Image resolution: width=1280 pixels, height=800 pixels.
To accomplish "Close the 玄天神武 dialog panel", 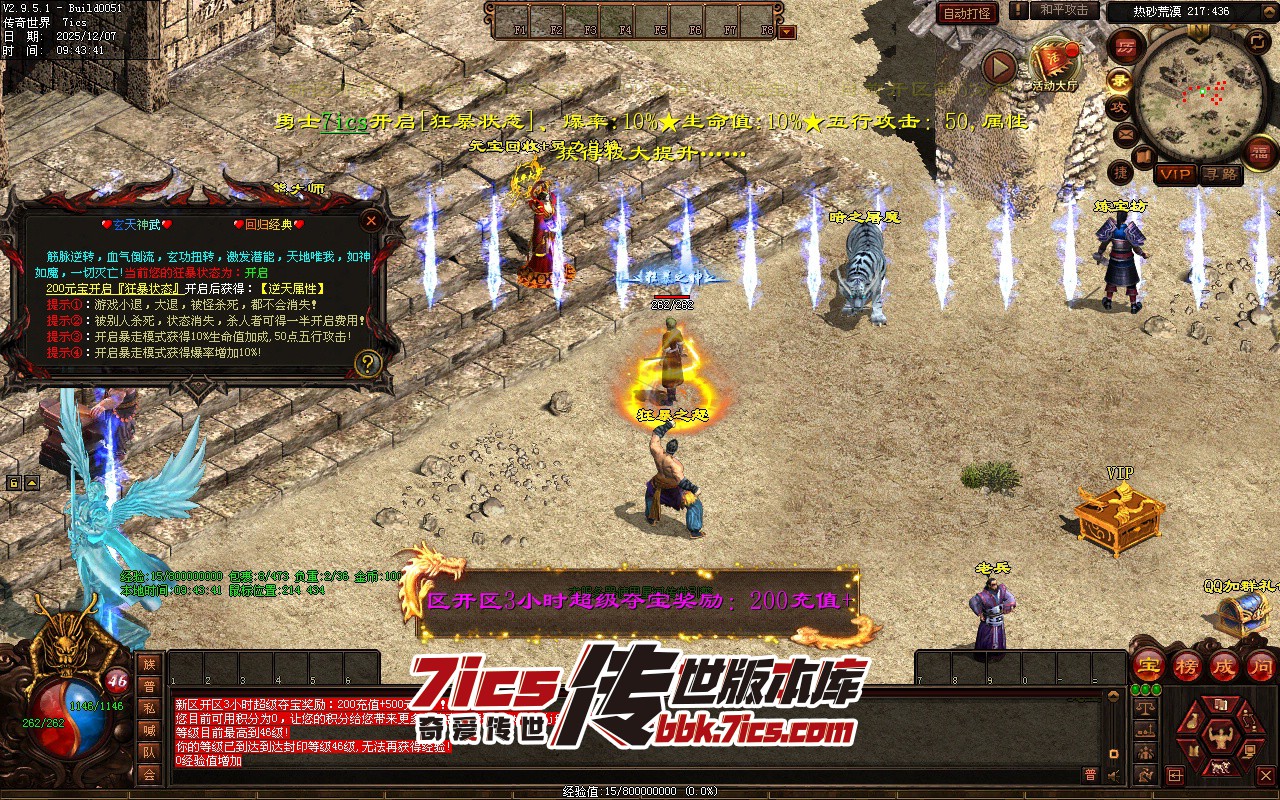I will click(371, 220).
